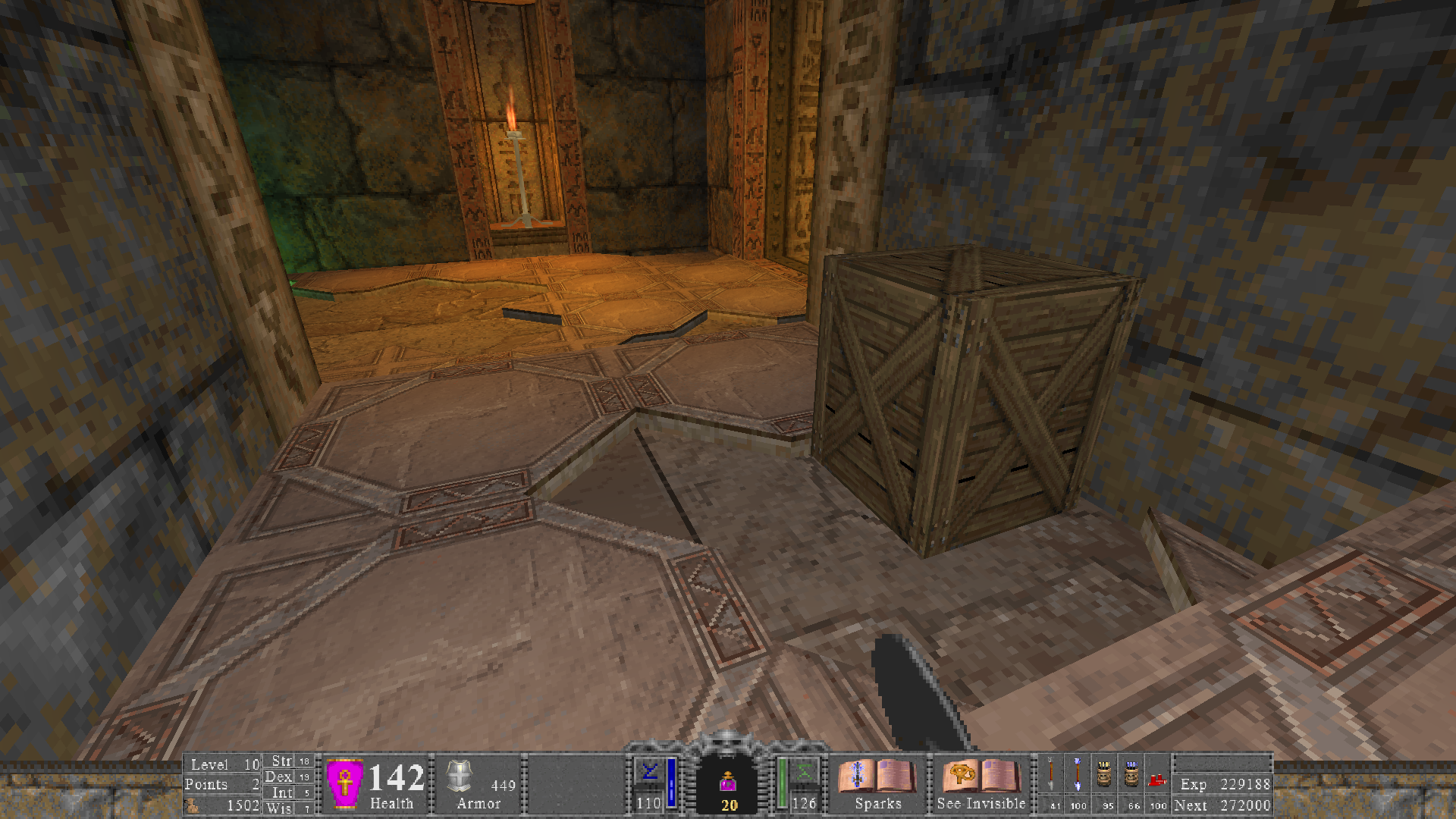Select the blue-tipped arrow ammo slot
Viewport: 1456px width, 819px height.
click(x=1078, y=775)
